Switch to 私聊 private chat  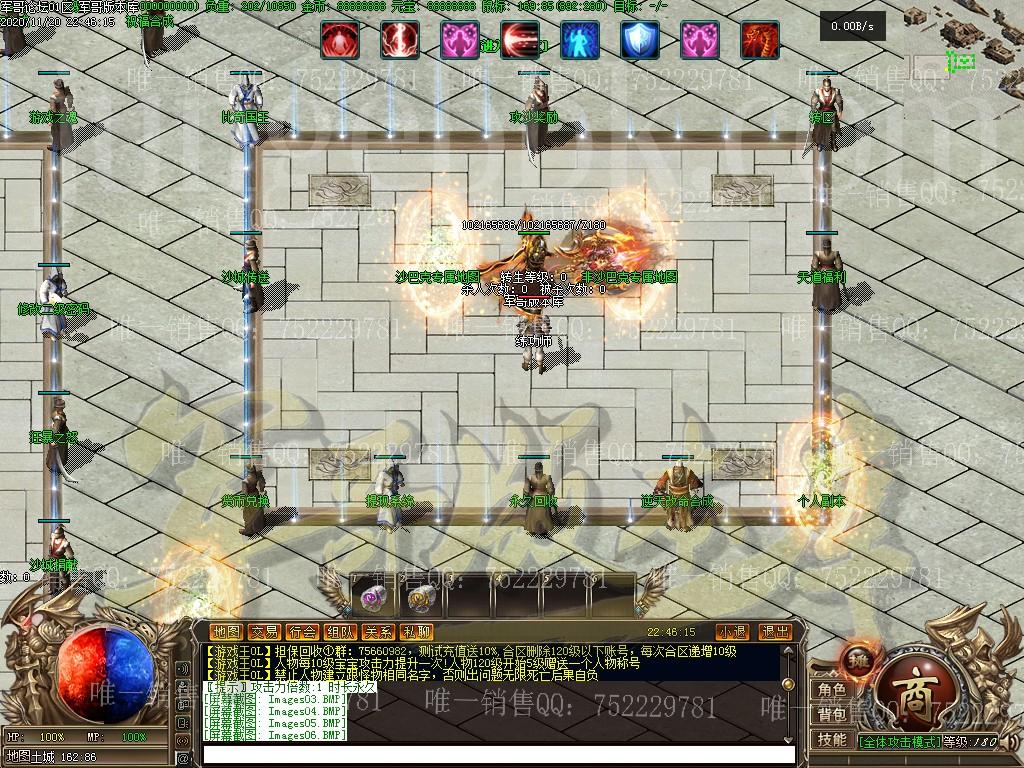pyautogui.click(x=416, y=632)
